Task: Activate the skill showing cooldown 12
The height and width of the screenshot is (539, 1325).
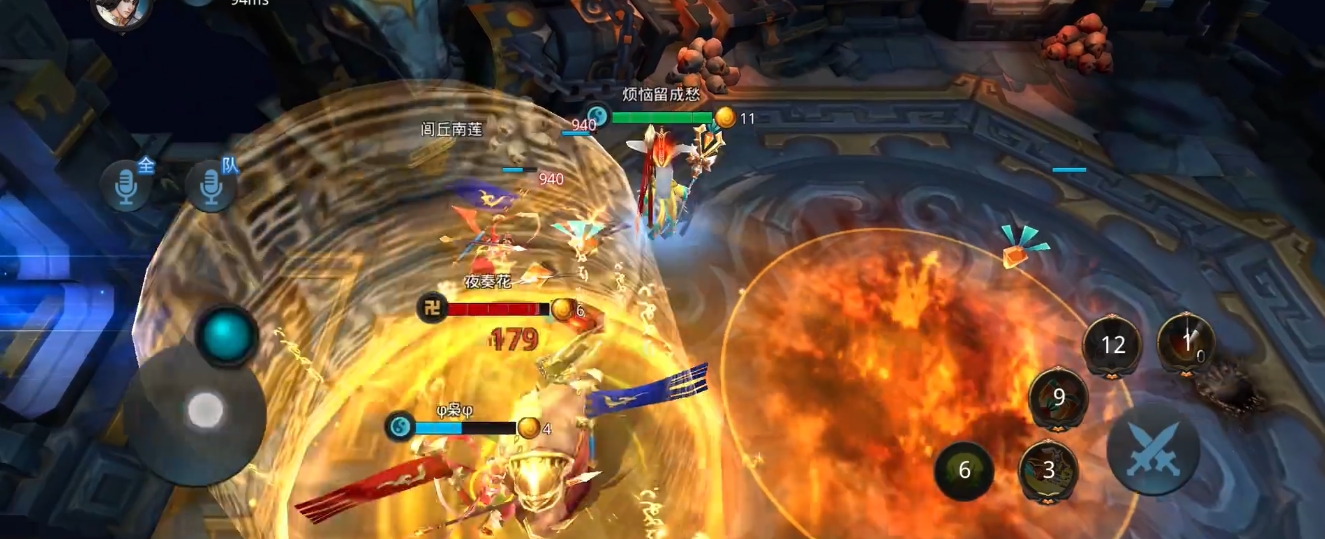Action: (x=1112, y=345)
